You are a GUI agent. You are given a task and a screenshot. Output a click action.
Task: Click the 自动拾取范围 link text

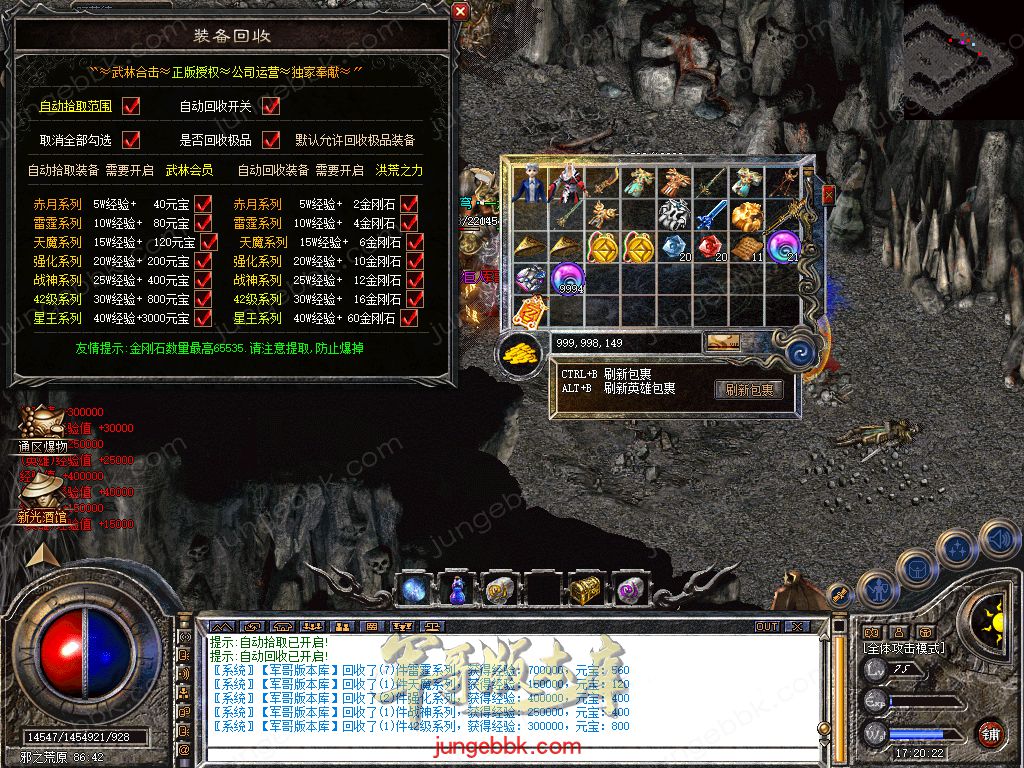pyautogui.click(x=75, y=106)
